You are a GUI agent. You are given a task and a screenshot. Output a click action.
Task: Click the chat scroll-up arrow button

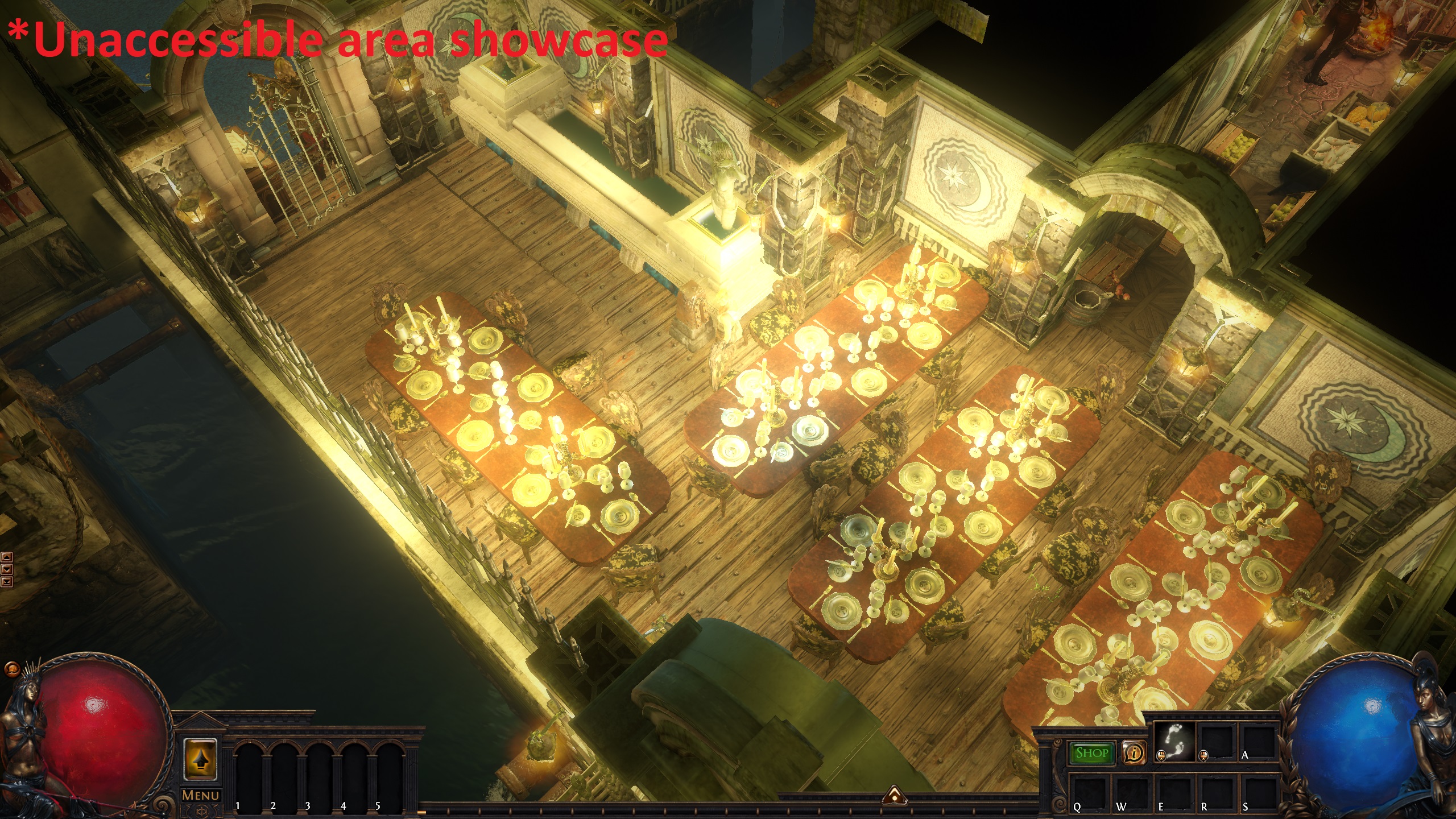point(7,557)
